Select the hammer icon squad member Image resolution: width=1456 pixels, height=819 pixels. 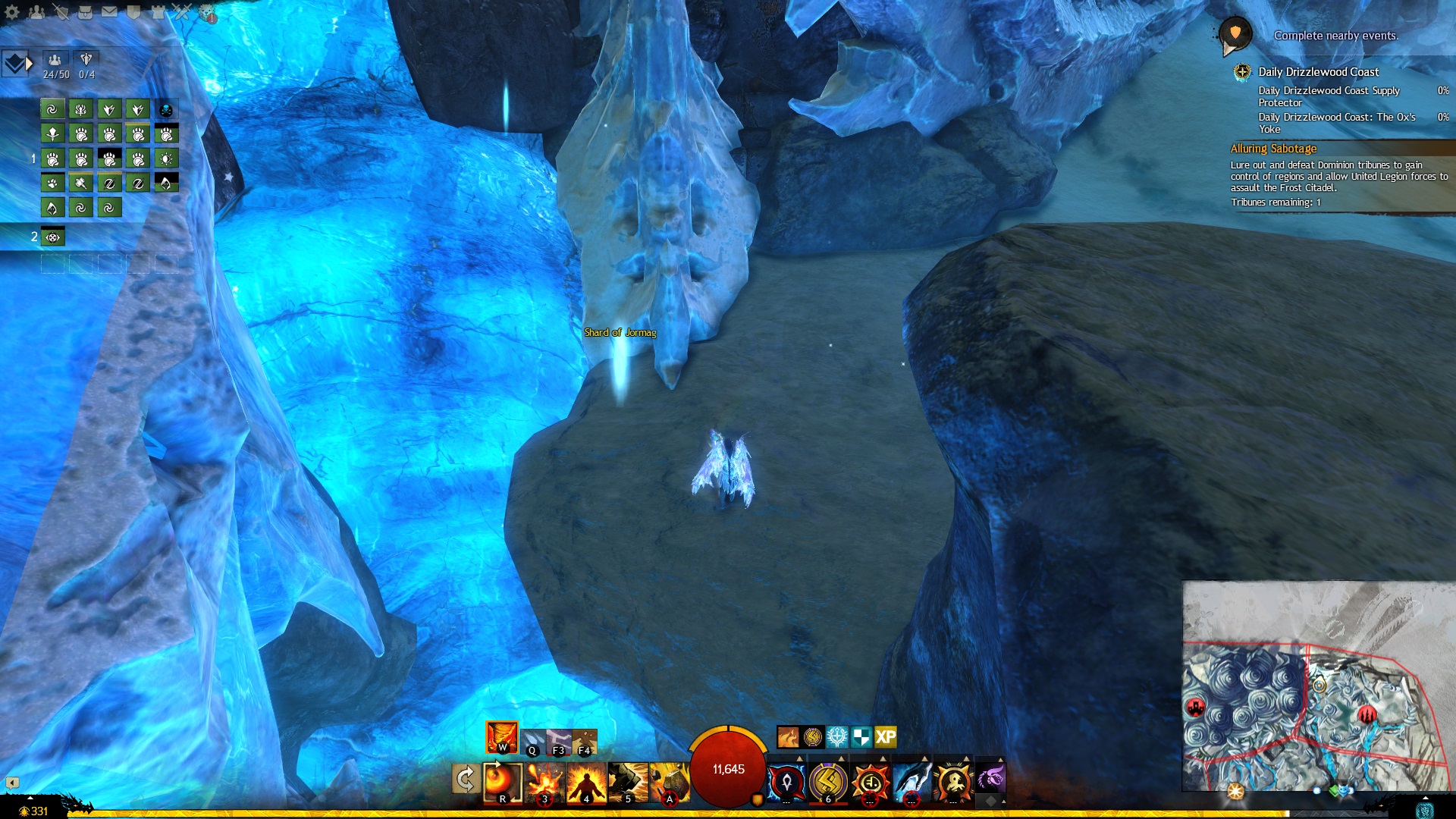[80, 183]
